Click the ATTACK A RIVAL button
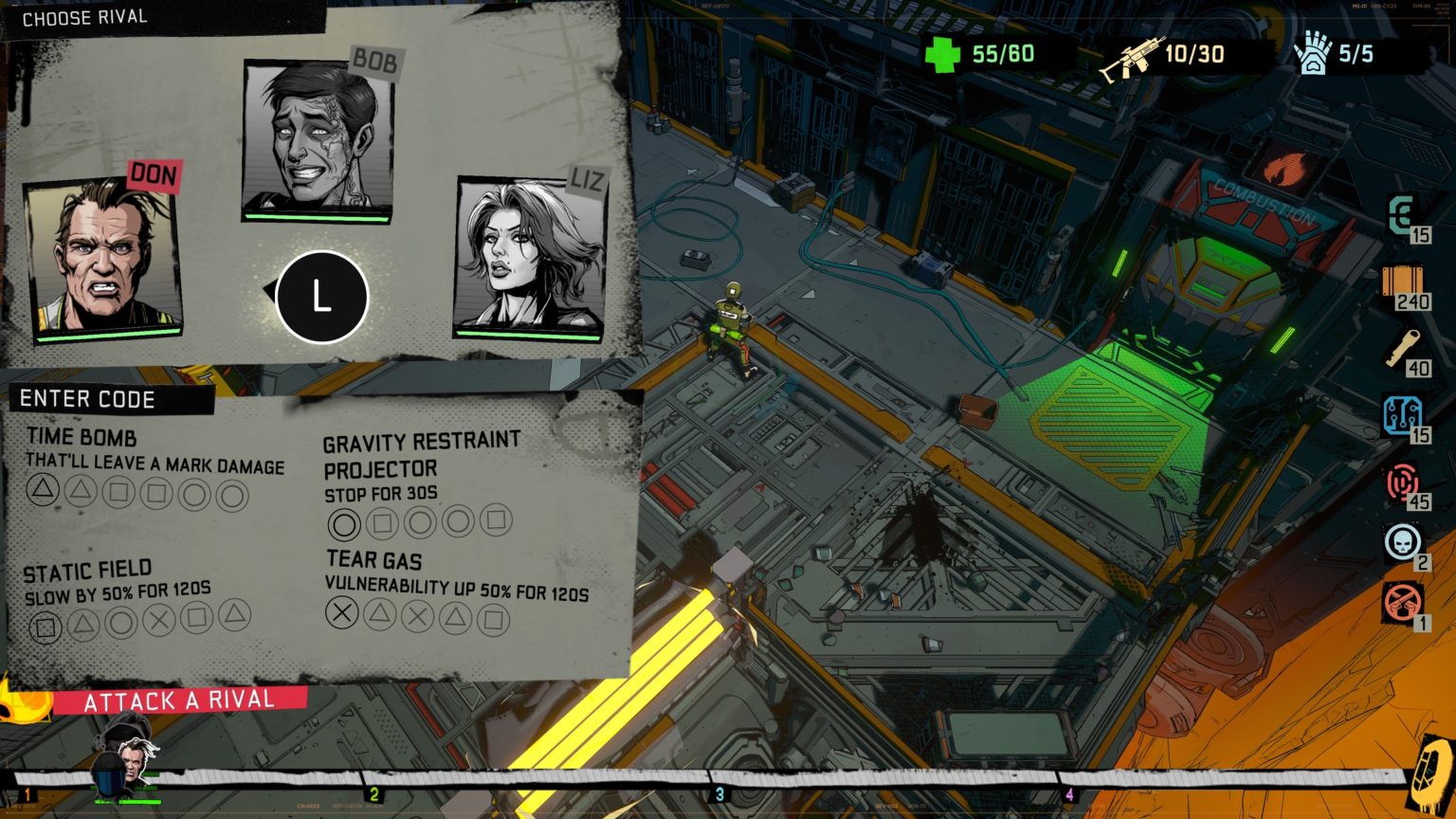1456x819 pixels. tap(180, 701)
